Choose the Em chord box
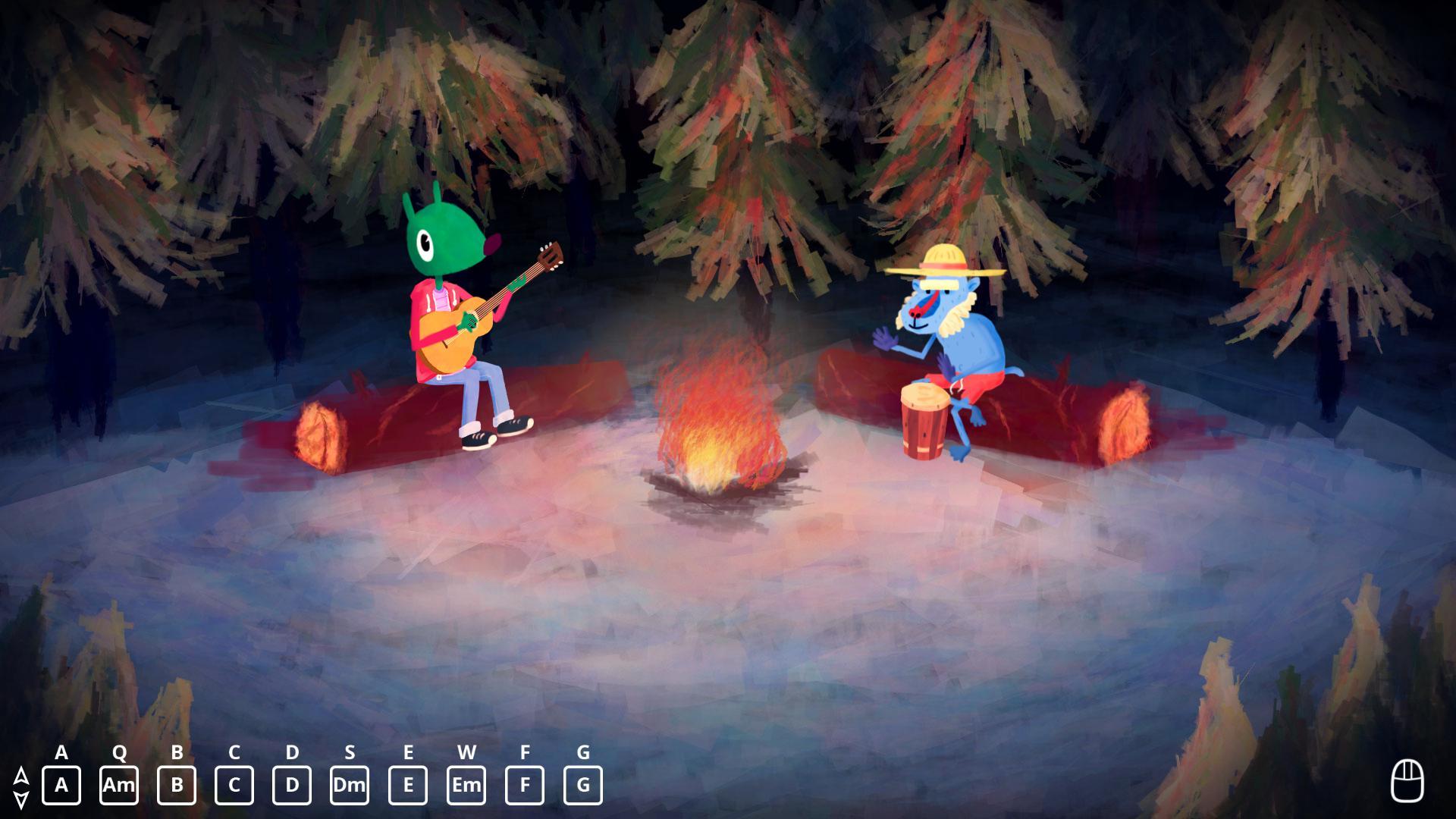Image resolution: width=1456 pixels, height=819 pixels. coord(466,785)
